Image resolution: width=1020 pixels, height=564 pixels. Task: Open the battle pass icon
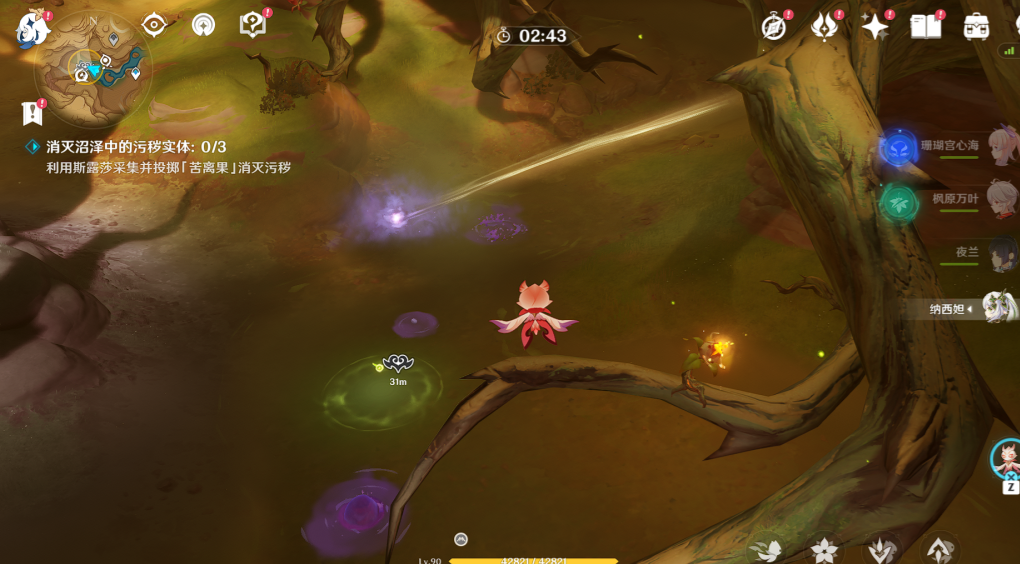tap(824, 27)
